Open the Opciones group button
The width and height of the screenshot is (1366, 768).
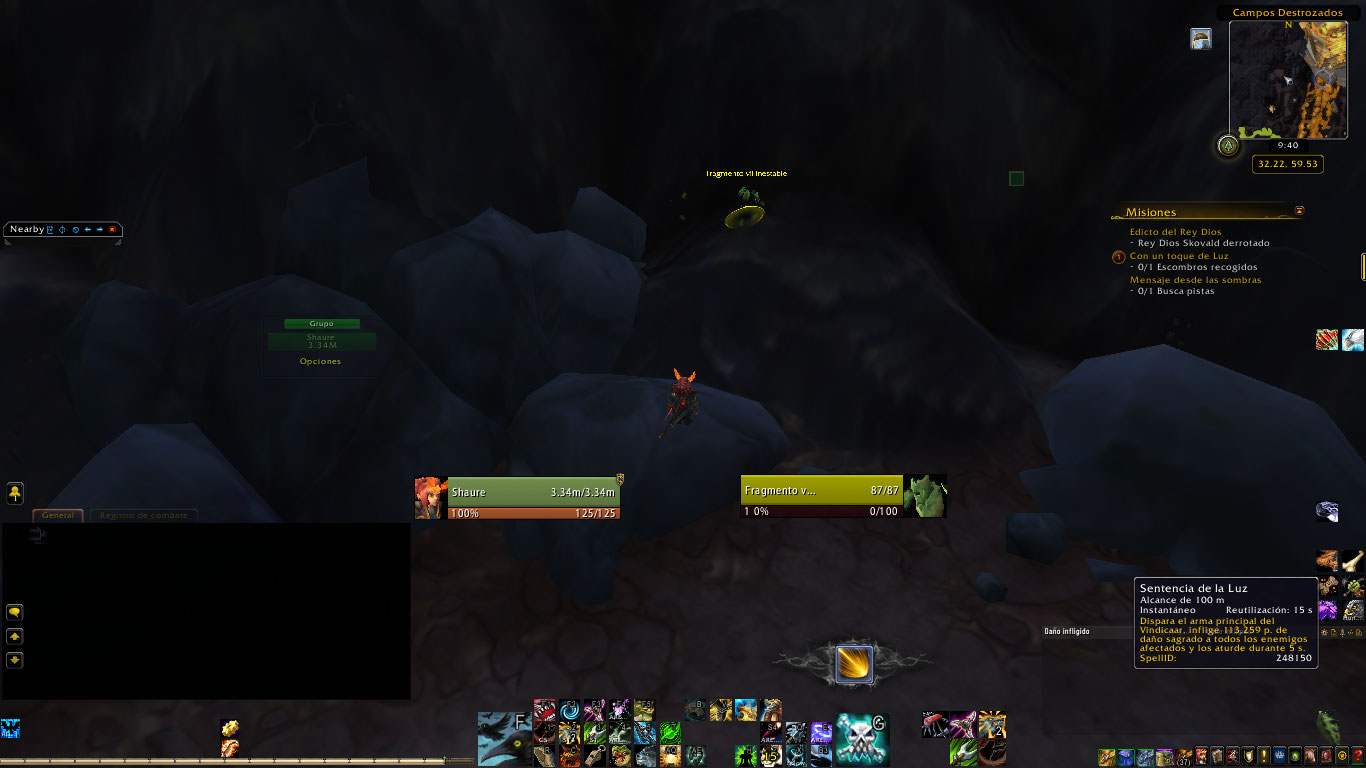pos(320,361)
